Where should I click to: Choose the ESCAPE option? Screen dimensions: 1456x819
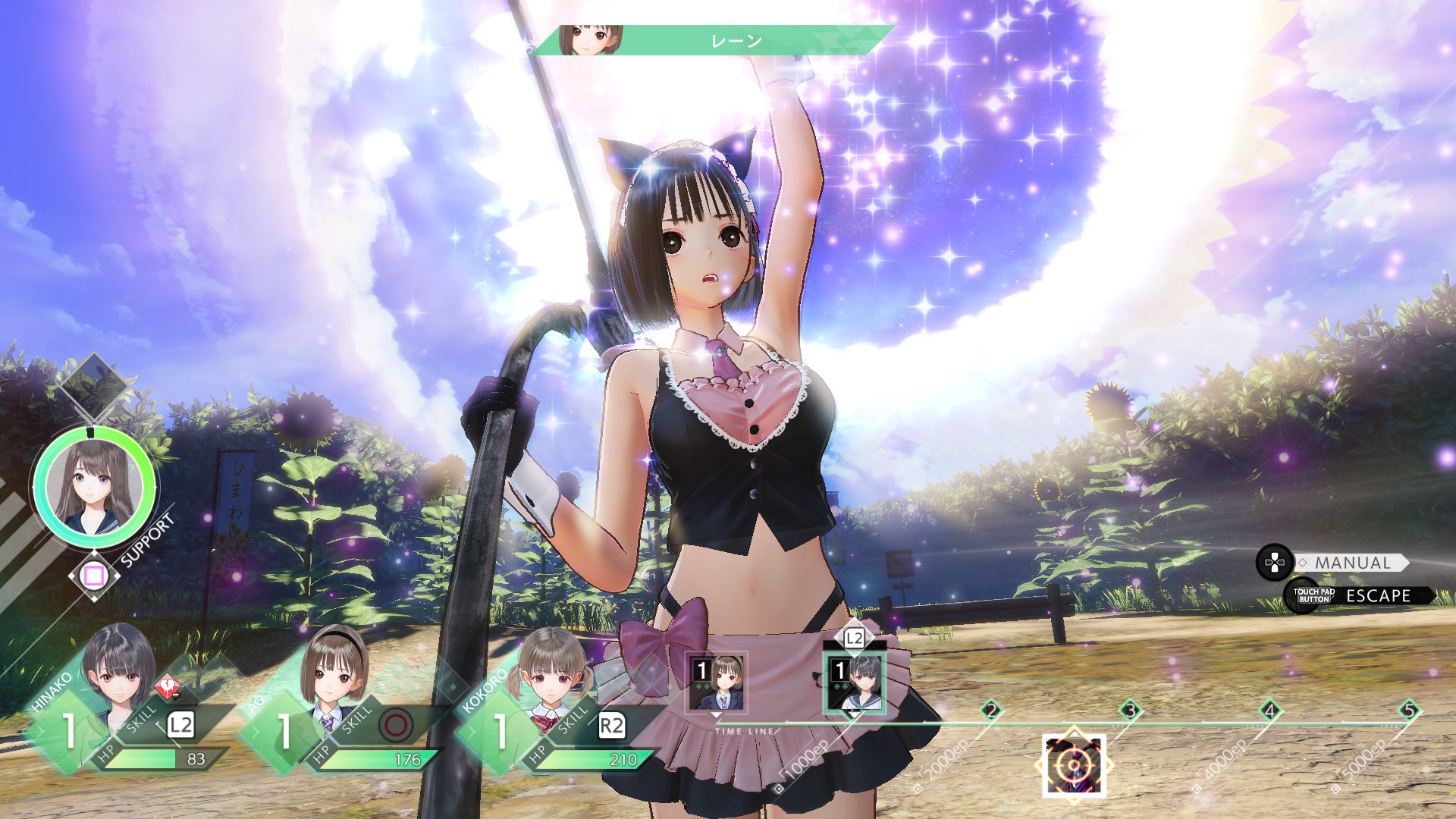click(x=1377, y=596)
